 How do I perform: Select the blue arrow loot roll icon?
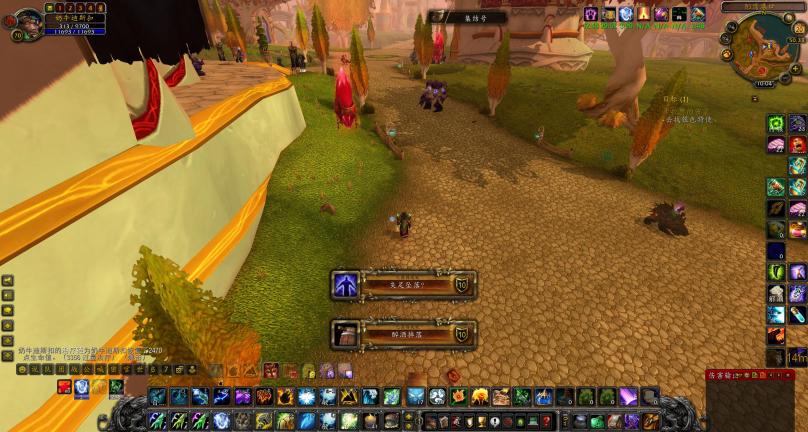(x=345, y=285)
